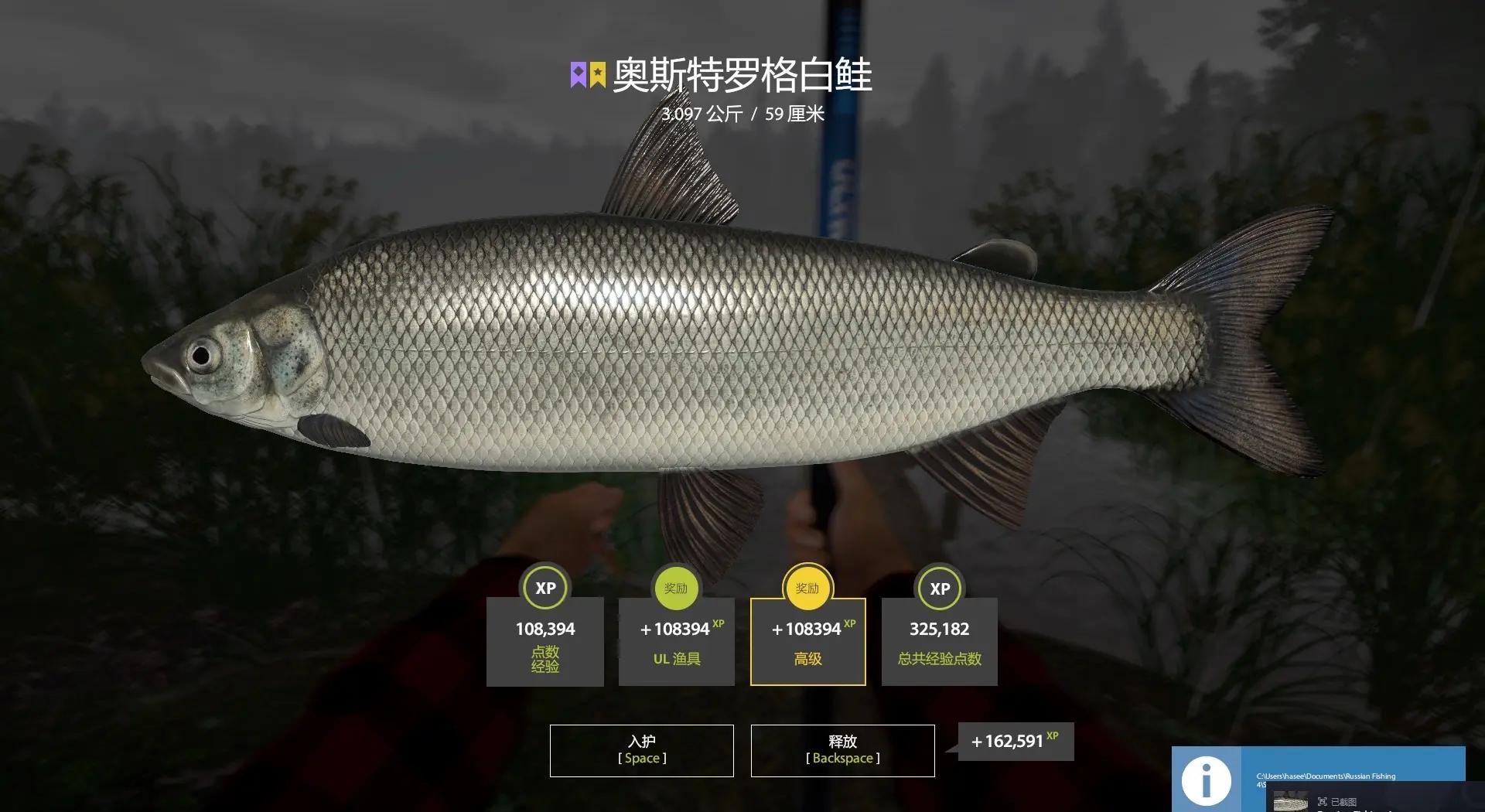Click the fish name 奥斯特罗格白鲑 title
Image resolution: width=1485 pixels, height=812 pixels.
[x=742, y=74]
